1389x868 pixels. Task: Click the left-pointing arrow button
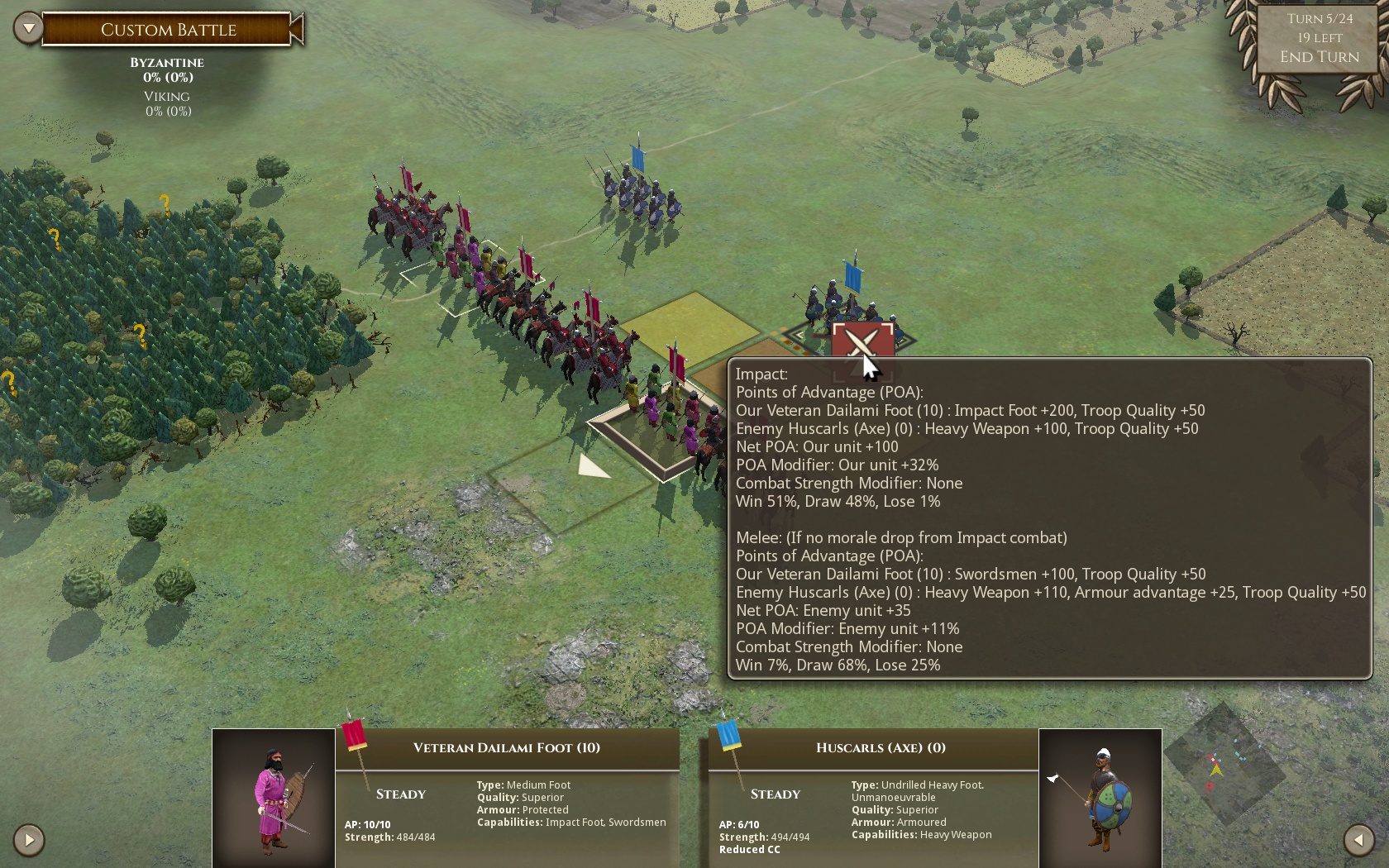tap(1358, 840)
